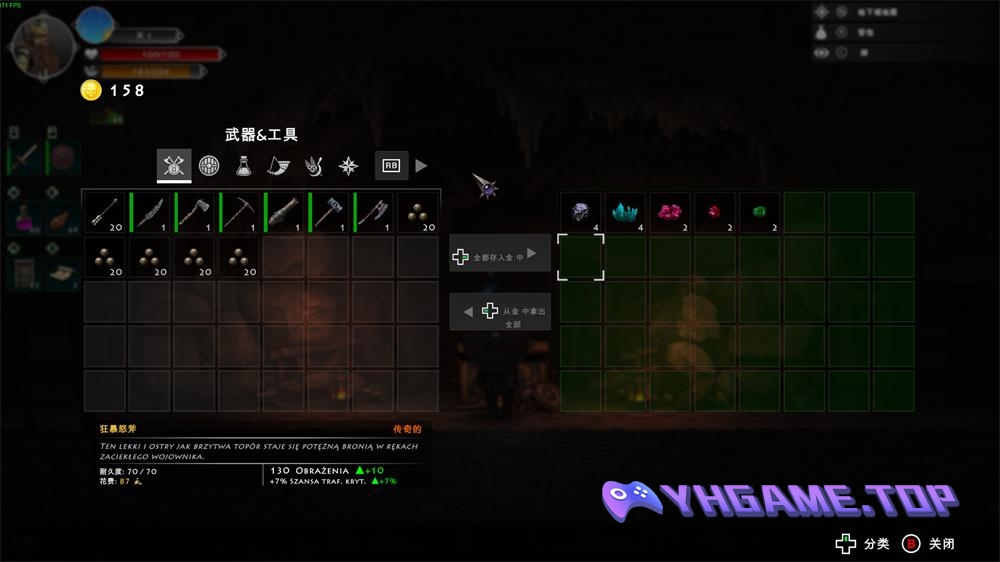Open the wheat sprig category tab
This screenshot has width=1000, height=562.
coord(313,165)
